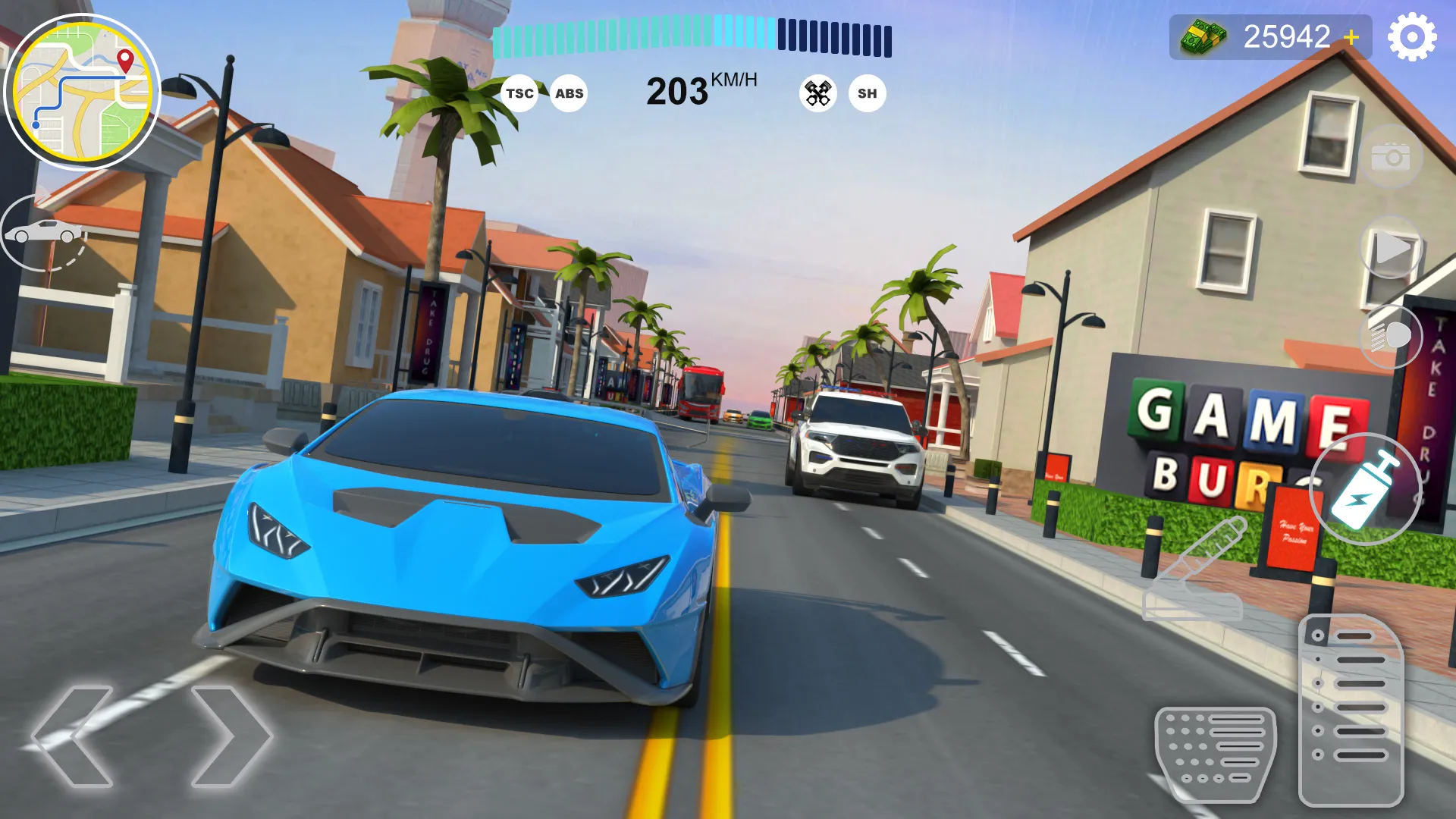Open the settings gear menu

click(1410, 36)
